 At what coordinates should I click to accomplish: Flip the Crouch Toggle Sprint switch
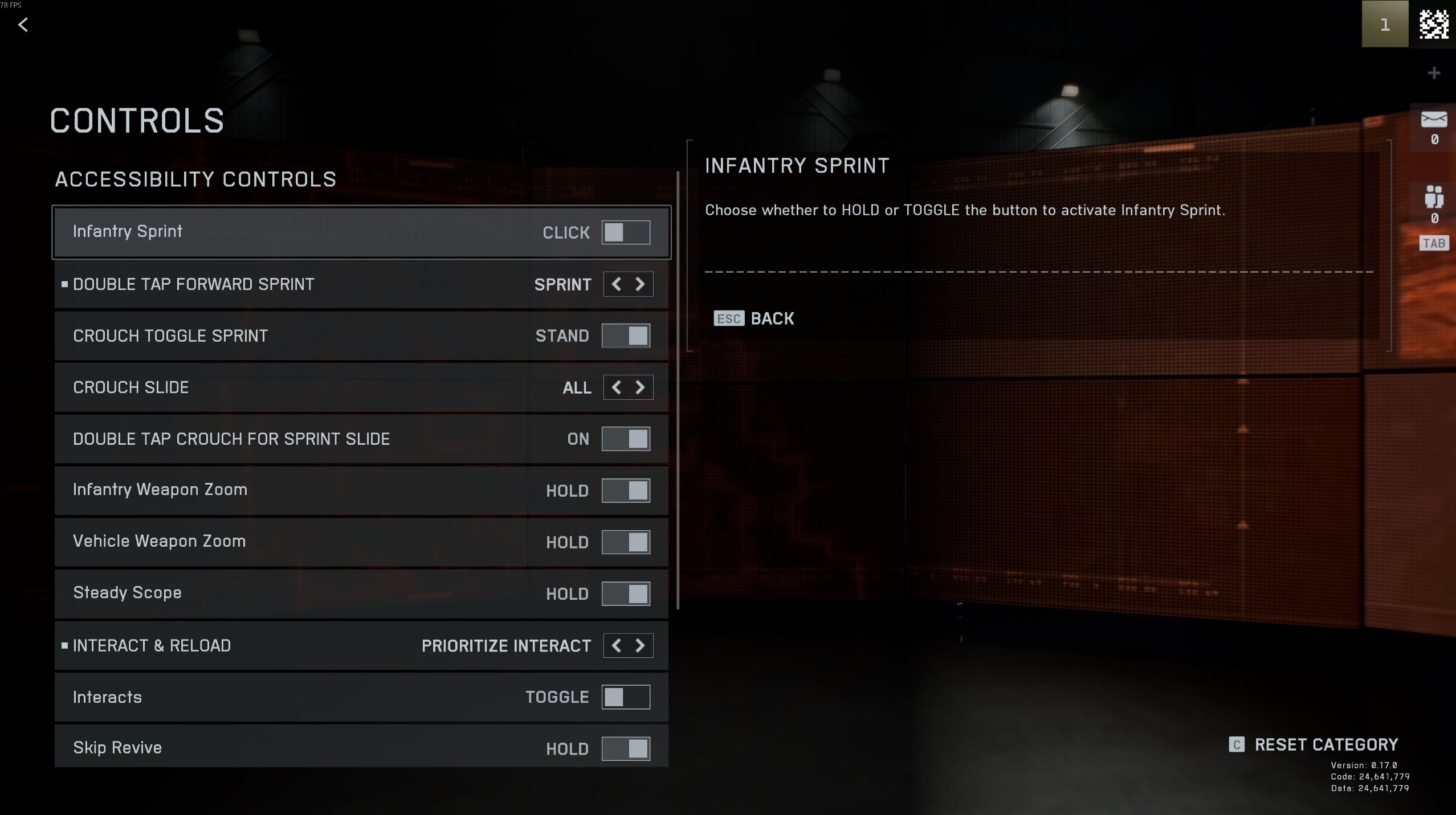click(626, 336)
